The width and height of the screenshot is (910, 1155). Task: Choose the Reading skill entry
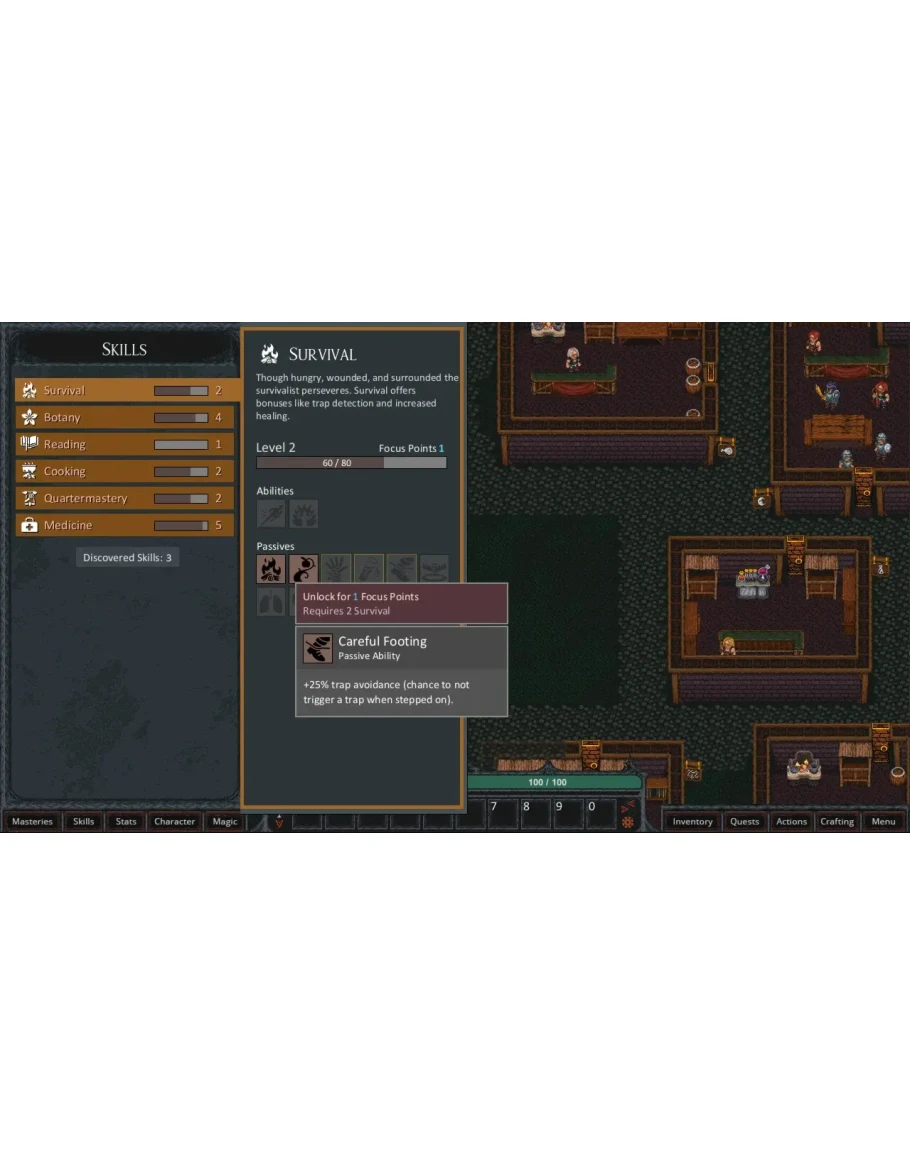click(x=125, y=445)
